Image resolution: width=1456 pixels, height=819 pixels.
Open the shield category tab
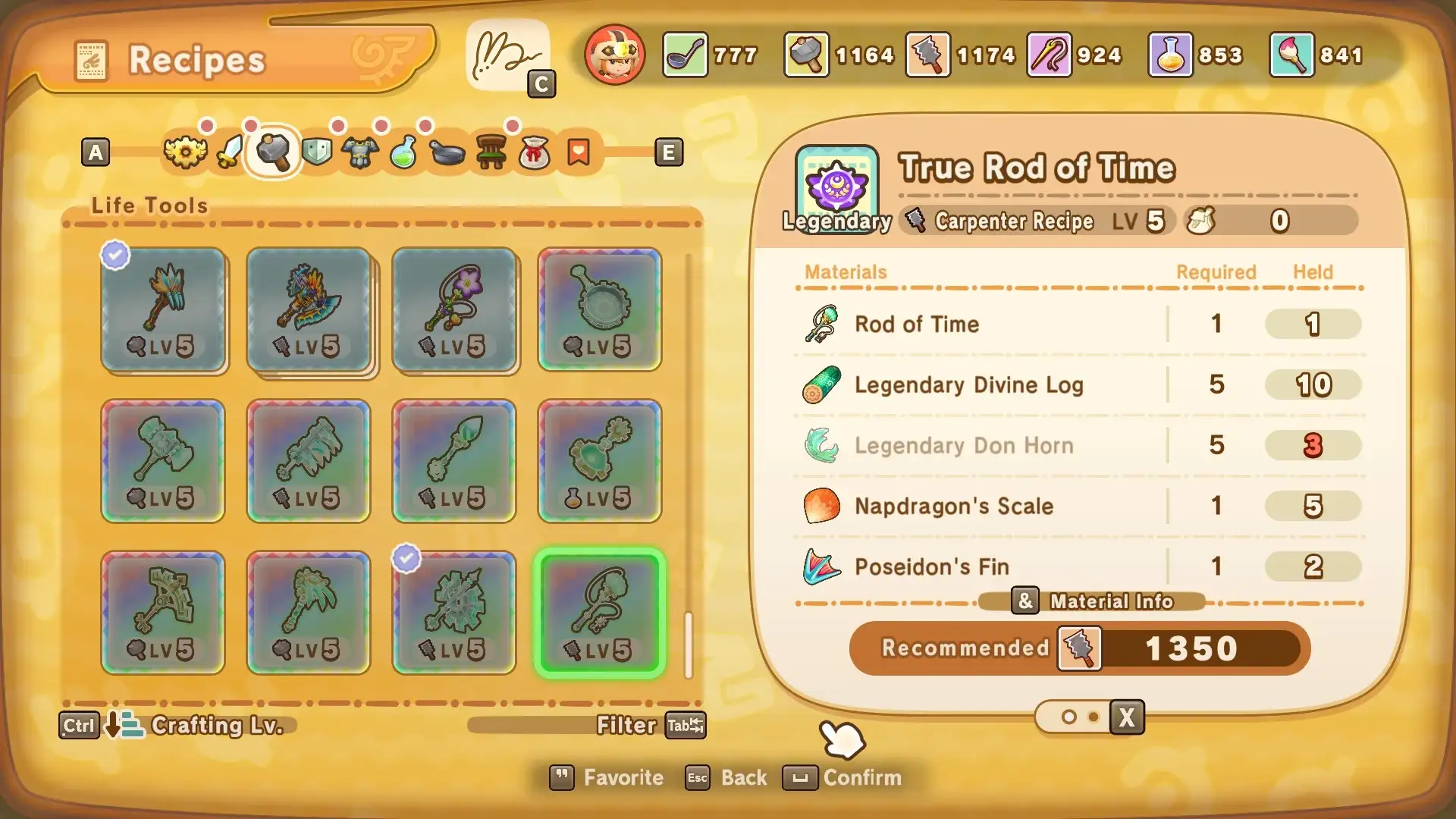click(x=317, y=152)
